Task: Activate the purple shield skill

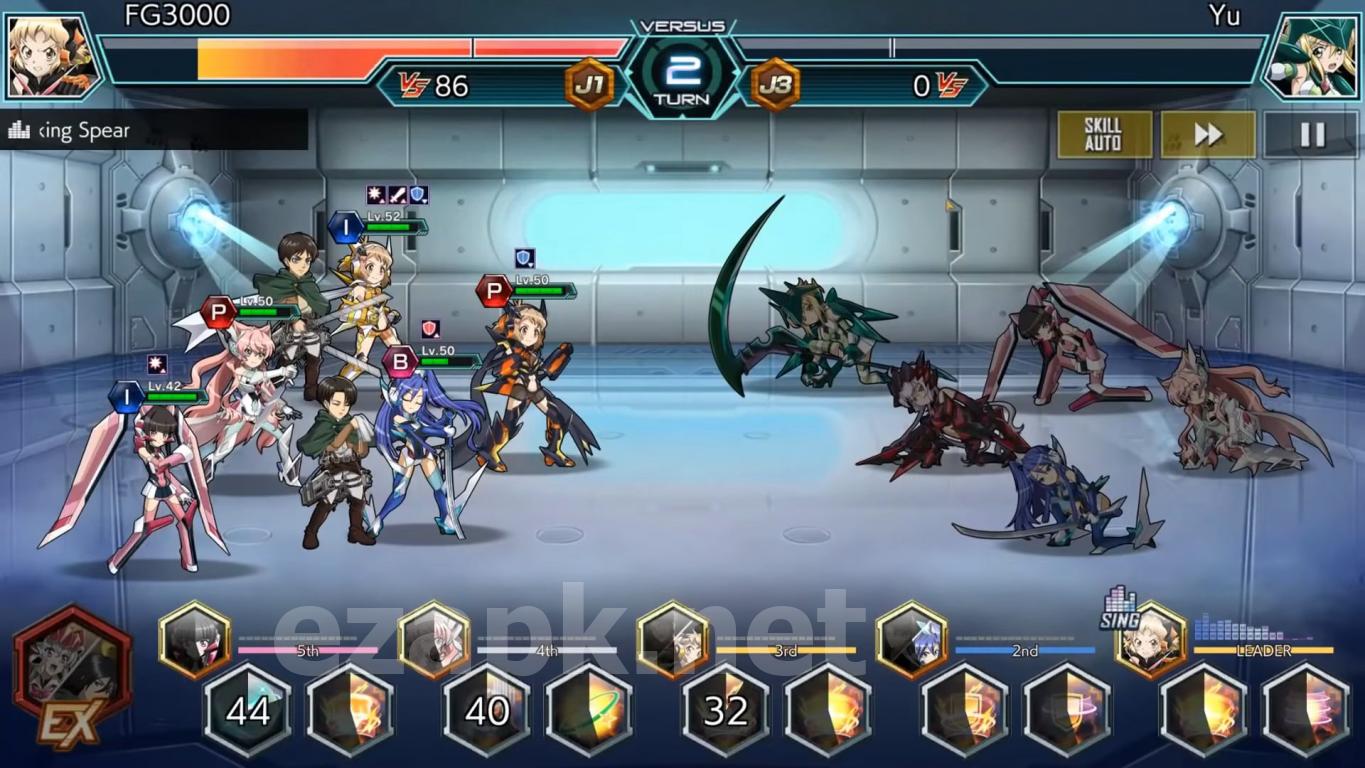Action: 1067,710
